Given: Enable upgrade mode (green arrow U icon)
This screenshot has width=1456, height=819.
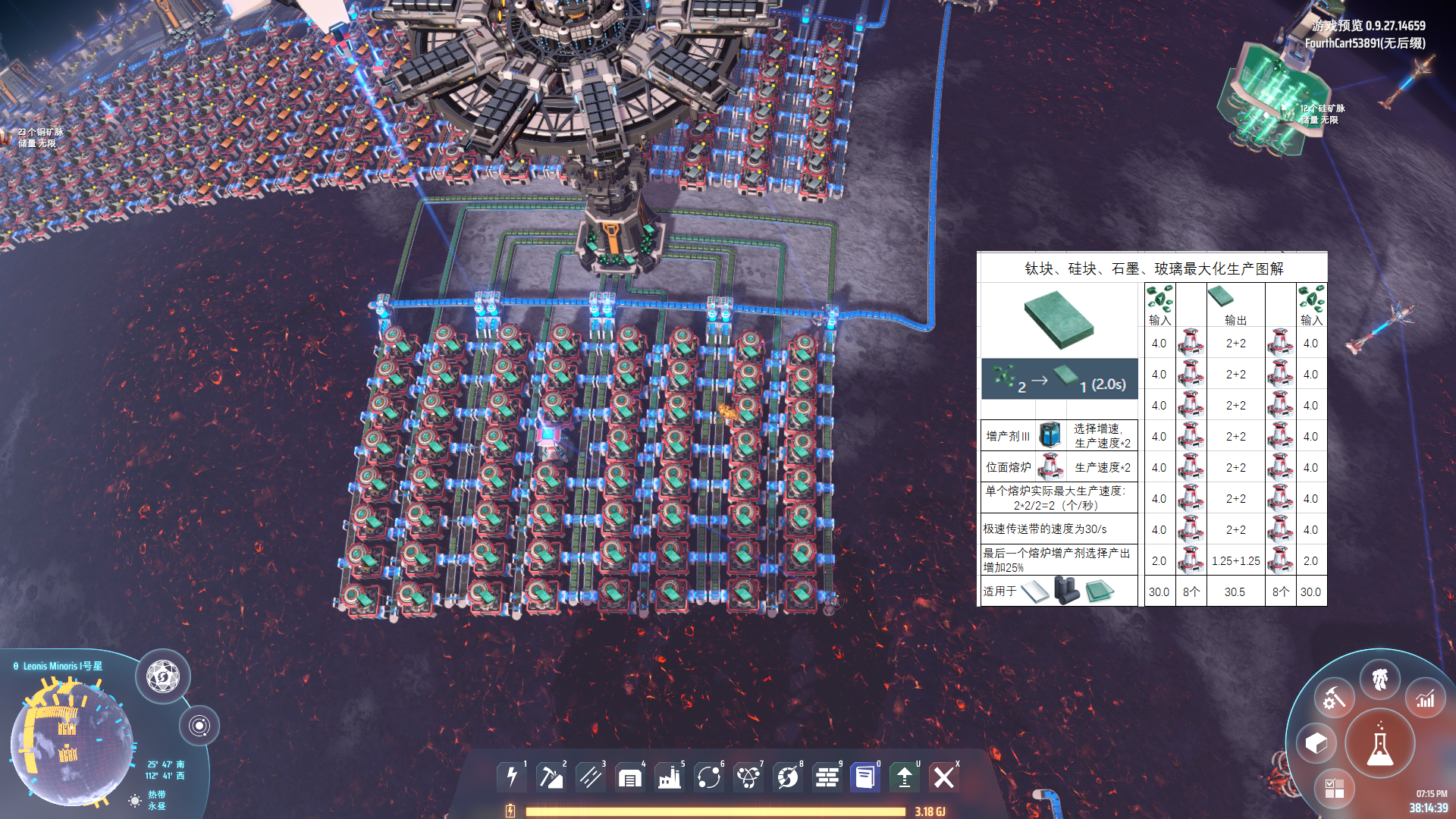Looking at the screenshot, I should click(905, 777).
